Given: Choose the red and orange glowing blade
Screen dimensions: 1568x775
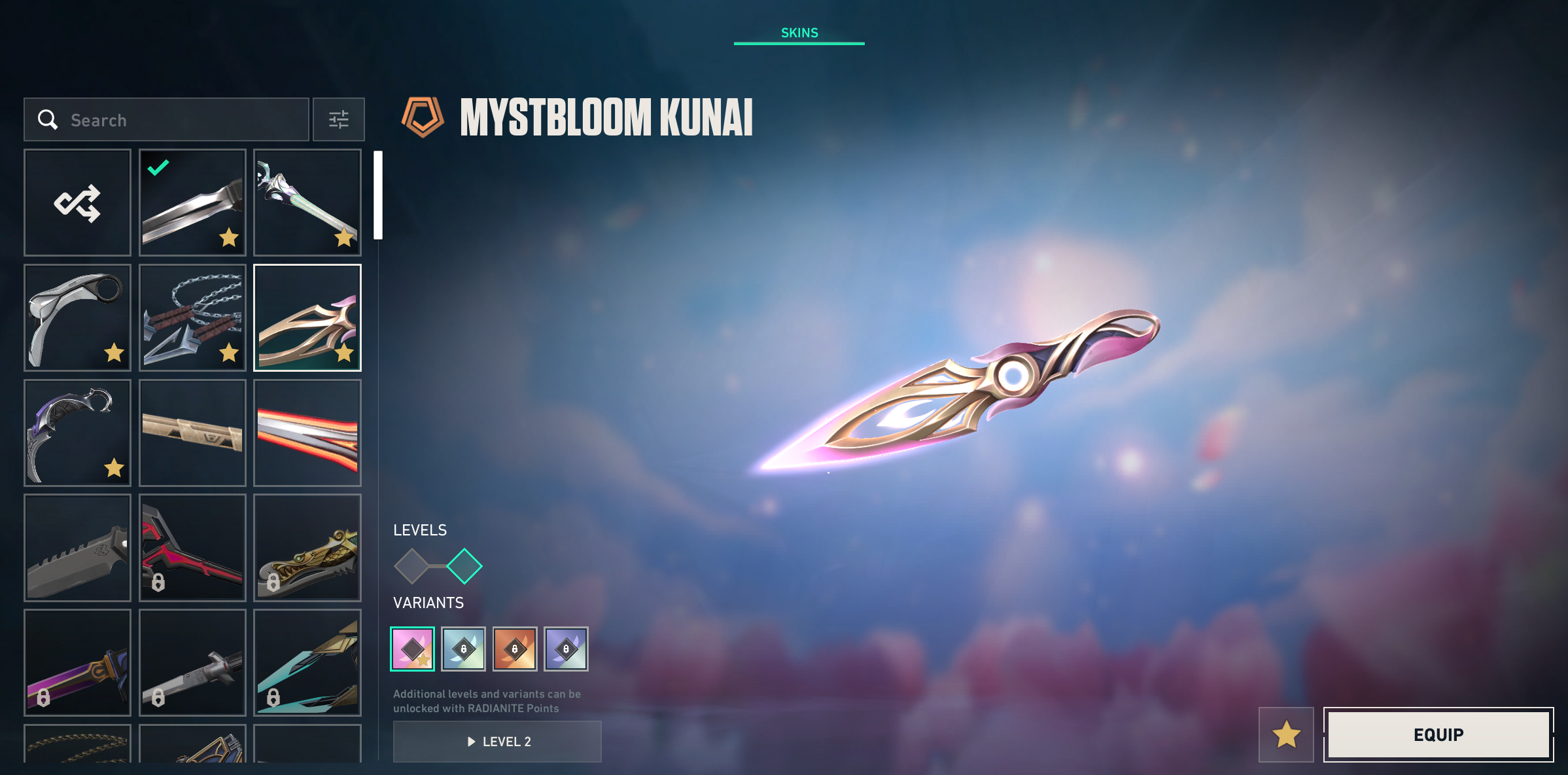Looking at the screenshot, I should pos(307,433).
